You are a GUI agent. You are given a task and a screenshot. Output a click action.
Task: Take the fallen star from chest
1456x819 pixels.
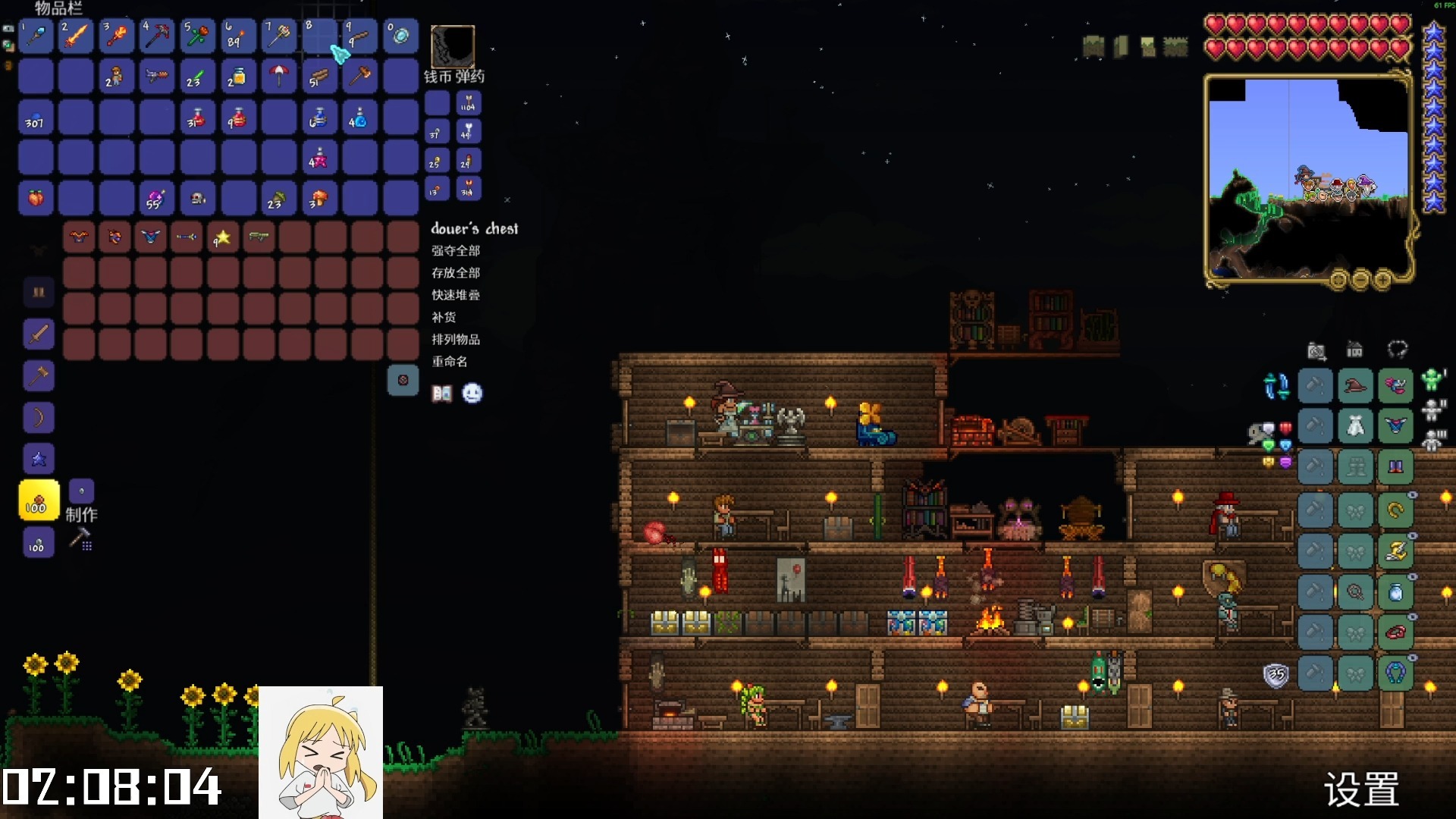pos(223,237)
